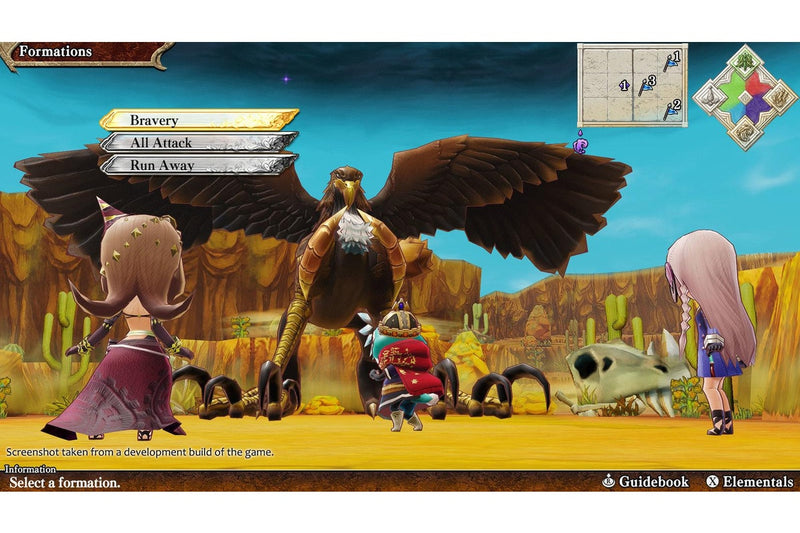Screen dimensions: 800x533
Task: Open the Guidebook
Action: [x=645, y=482]
